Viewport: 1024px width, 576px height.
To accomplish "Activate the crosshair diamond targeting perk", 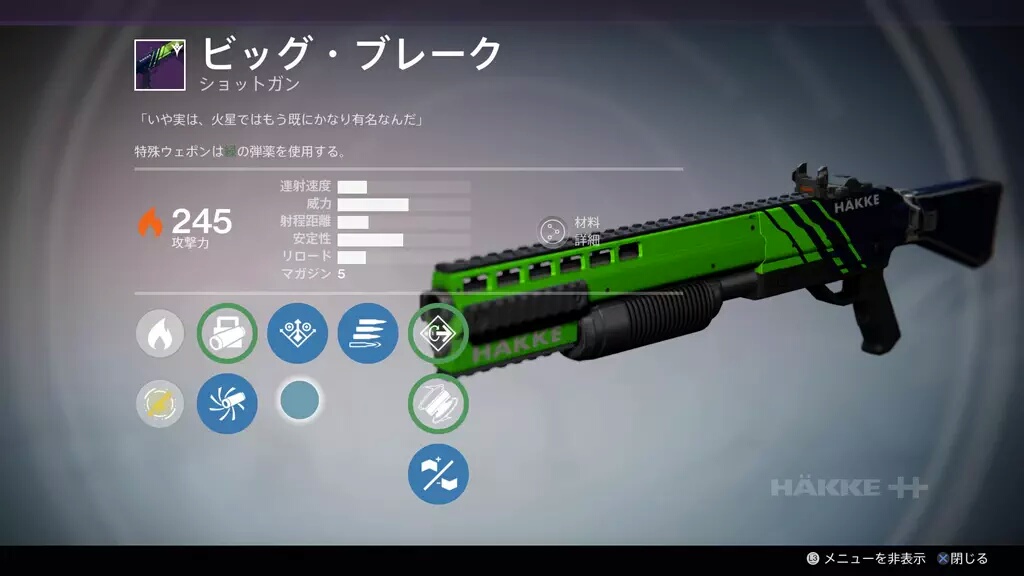I will coord(297,334).
